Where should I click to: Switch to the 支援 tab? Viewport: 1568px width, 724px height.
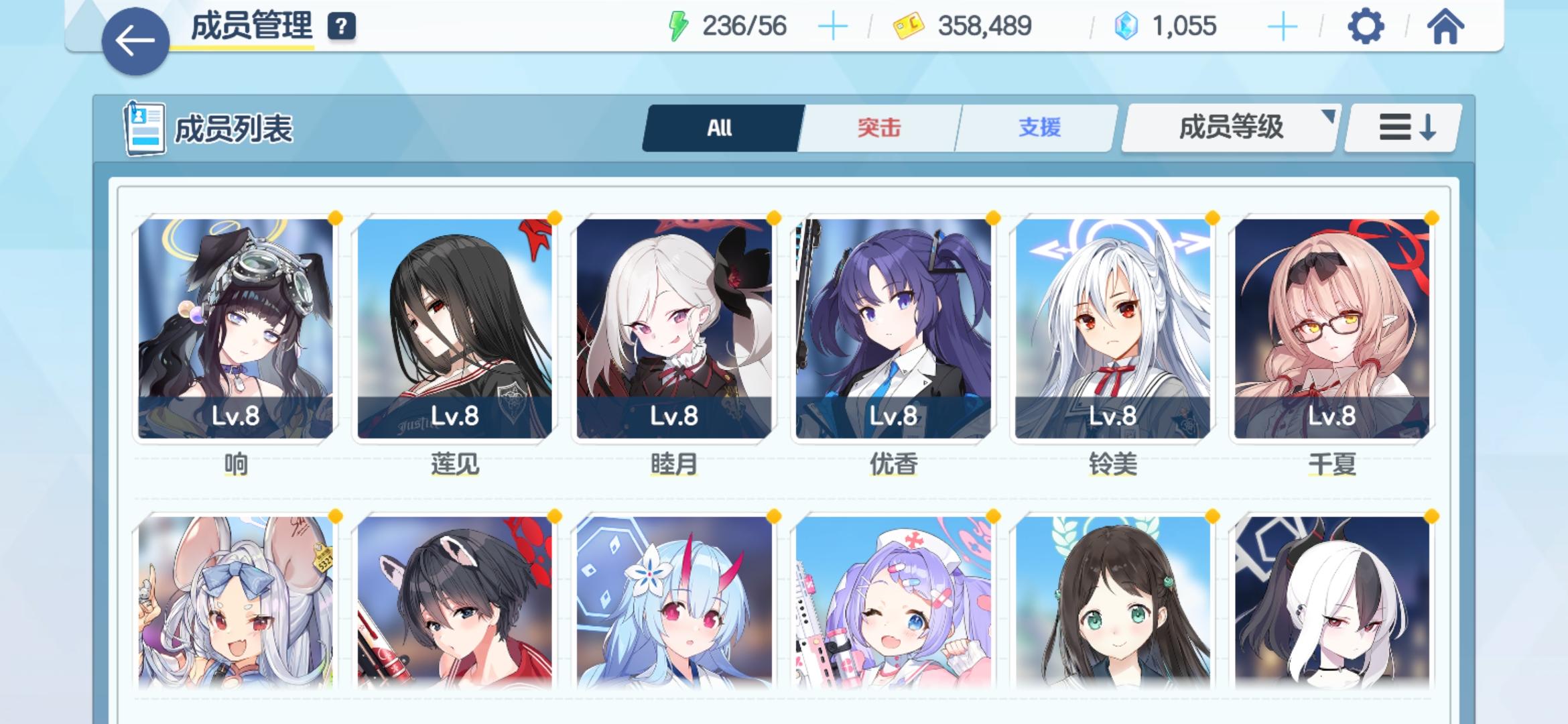[1040, 127]
